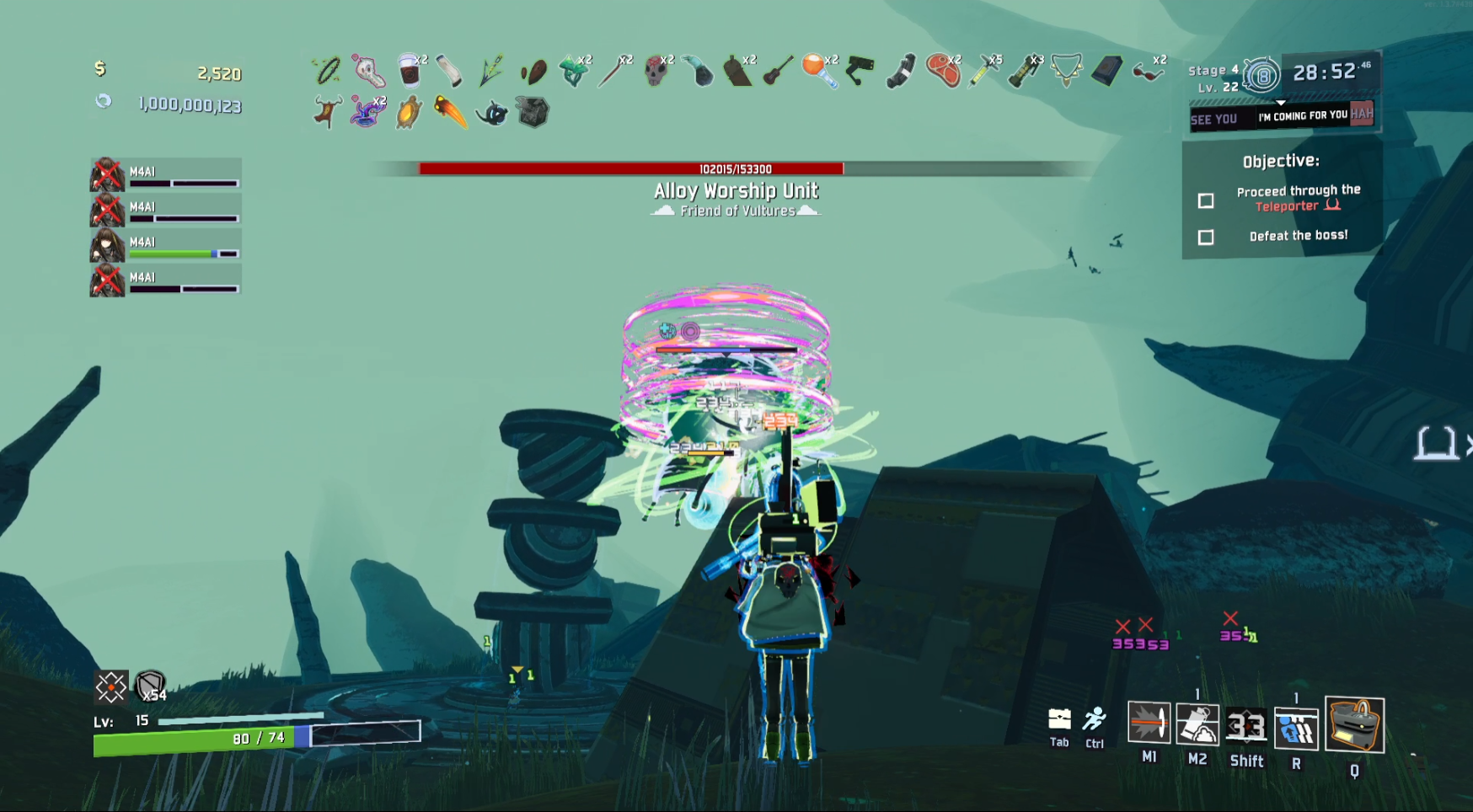Image resolution: width=1473 pixels, height=812 pixels.
Task: Click the syringe item stack
Action: coord(983,71)
